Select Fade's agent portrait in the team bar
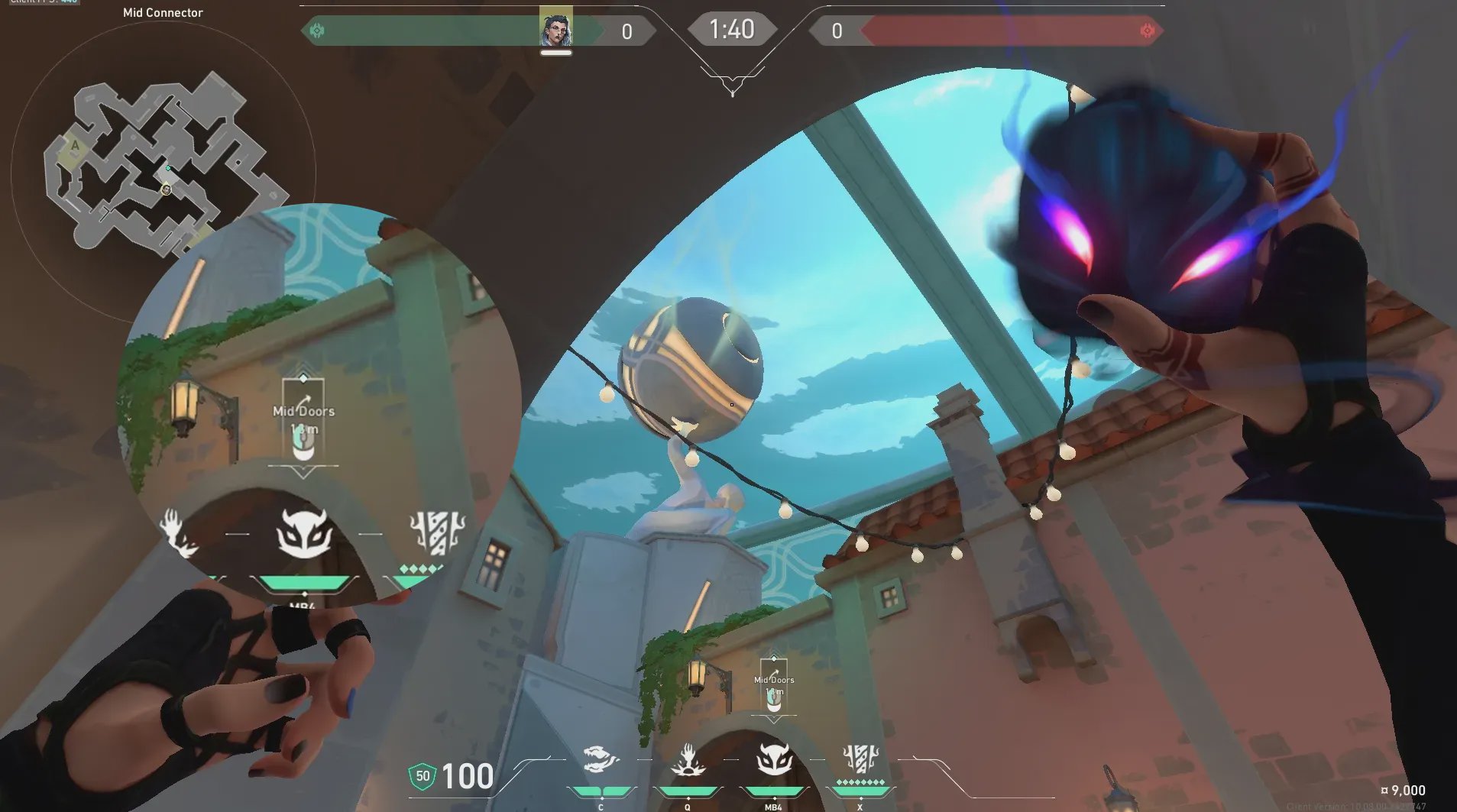Screen dimensions: 1457x812 tap(555, 29)
